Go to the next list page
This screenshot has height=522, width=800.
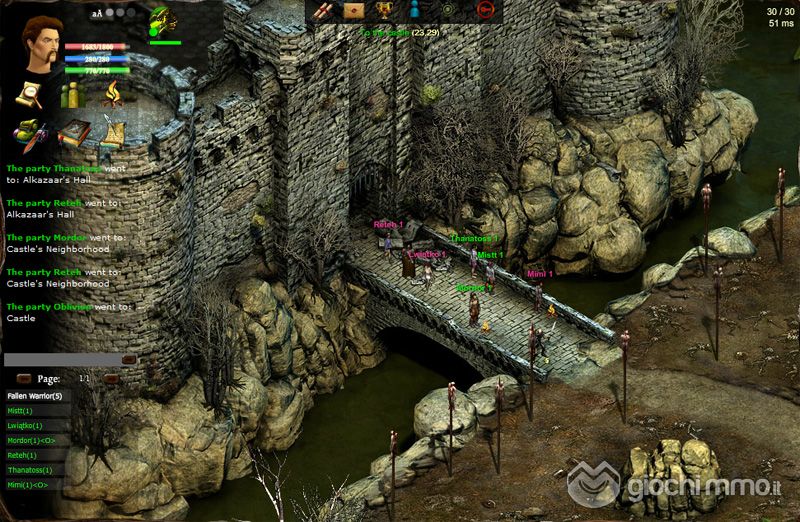pos(111,380)
